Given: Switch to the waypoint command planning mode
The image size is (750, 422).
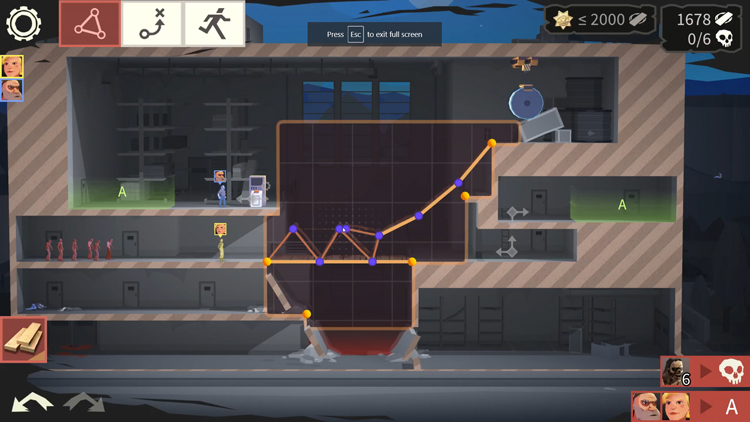Looking at the screenshot, I should coord(152,24).
